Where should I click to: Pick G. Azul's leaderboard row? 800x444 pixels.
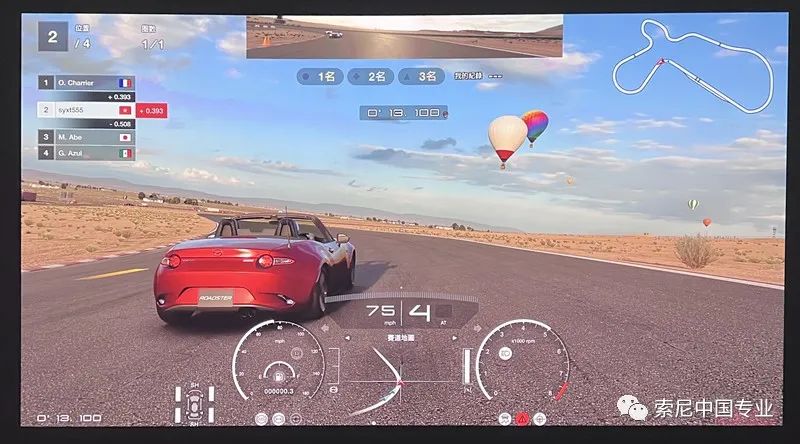(x=85, y=153)
